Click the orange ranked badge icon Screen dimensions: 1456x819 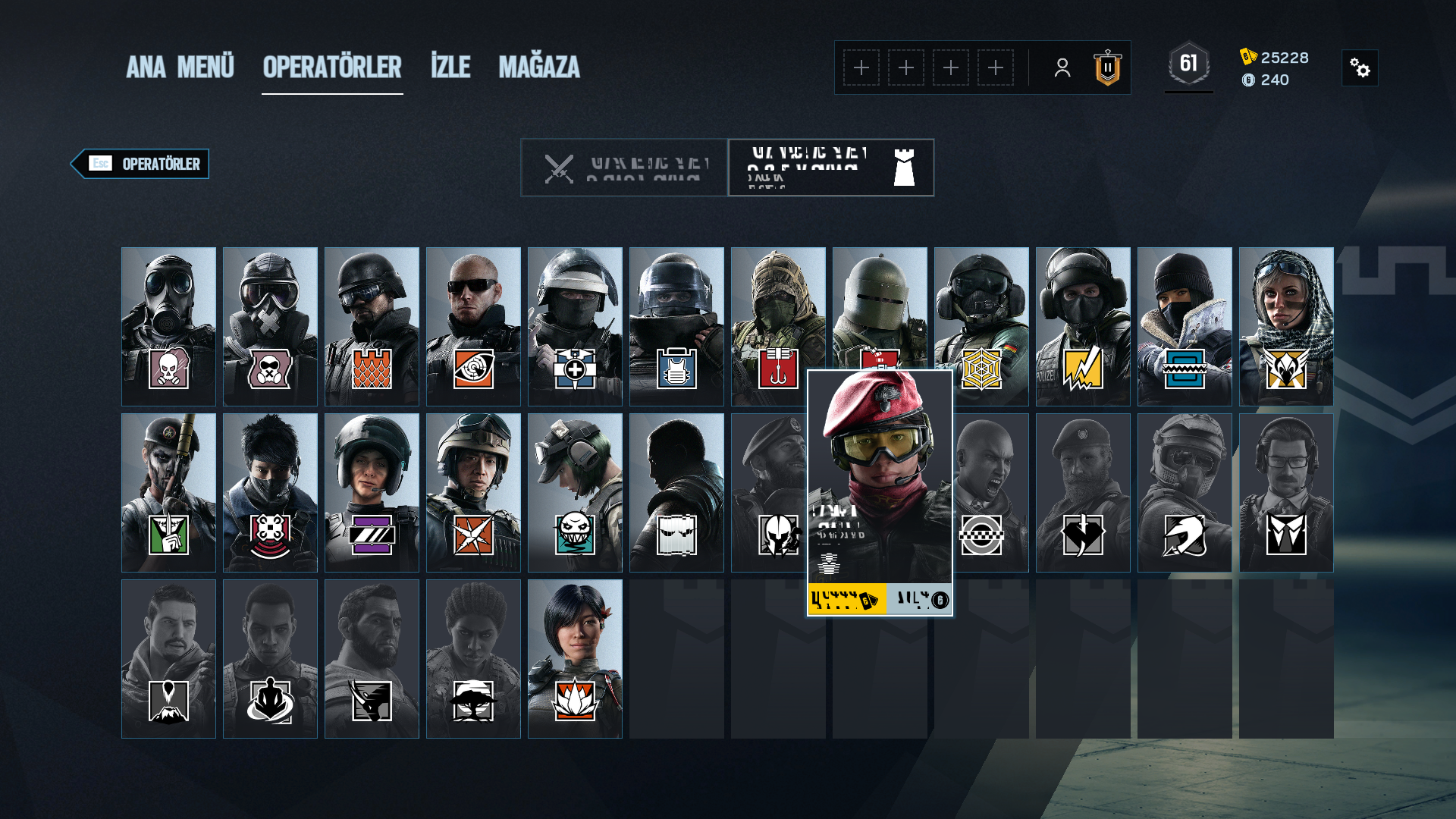1107,68
